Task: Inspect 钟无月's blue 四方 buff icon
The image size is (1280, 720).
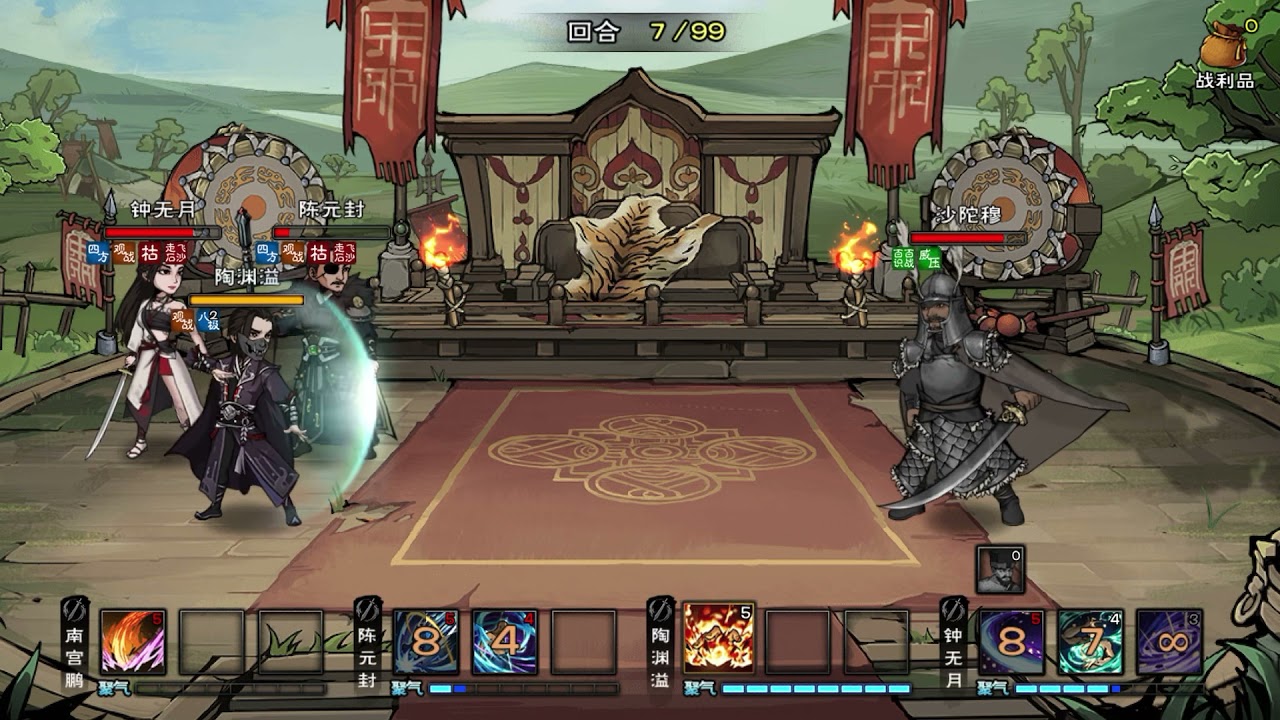Action: point(98,253)
